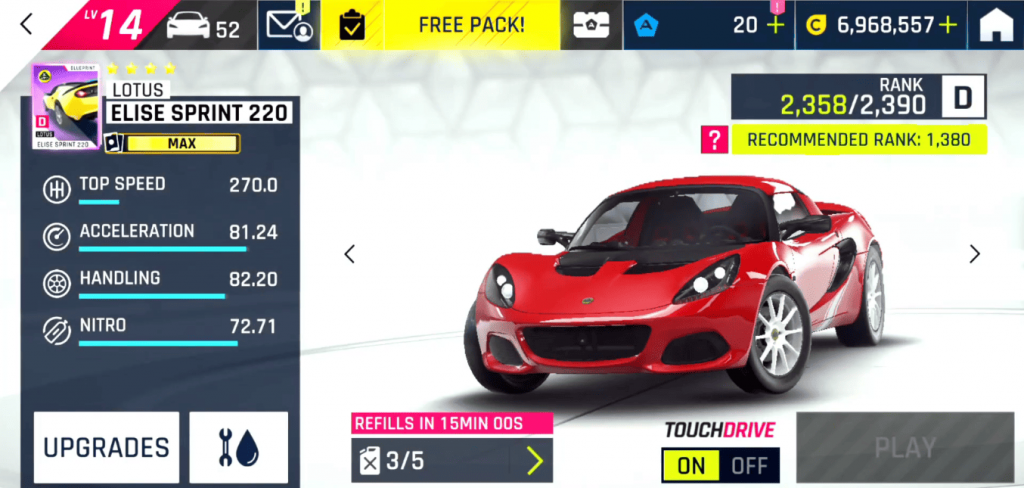Open the wrench and paint customization

[x=238, y=447]
